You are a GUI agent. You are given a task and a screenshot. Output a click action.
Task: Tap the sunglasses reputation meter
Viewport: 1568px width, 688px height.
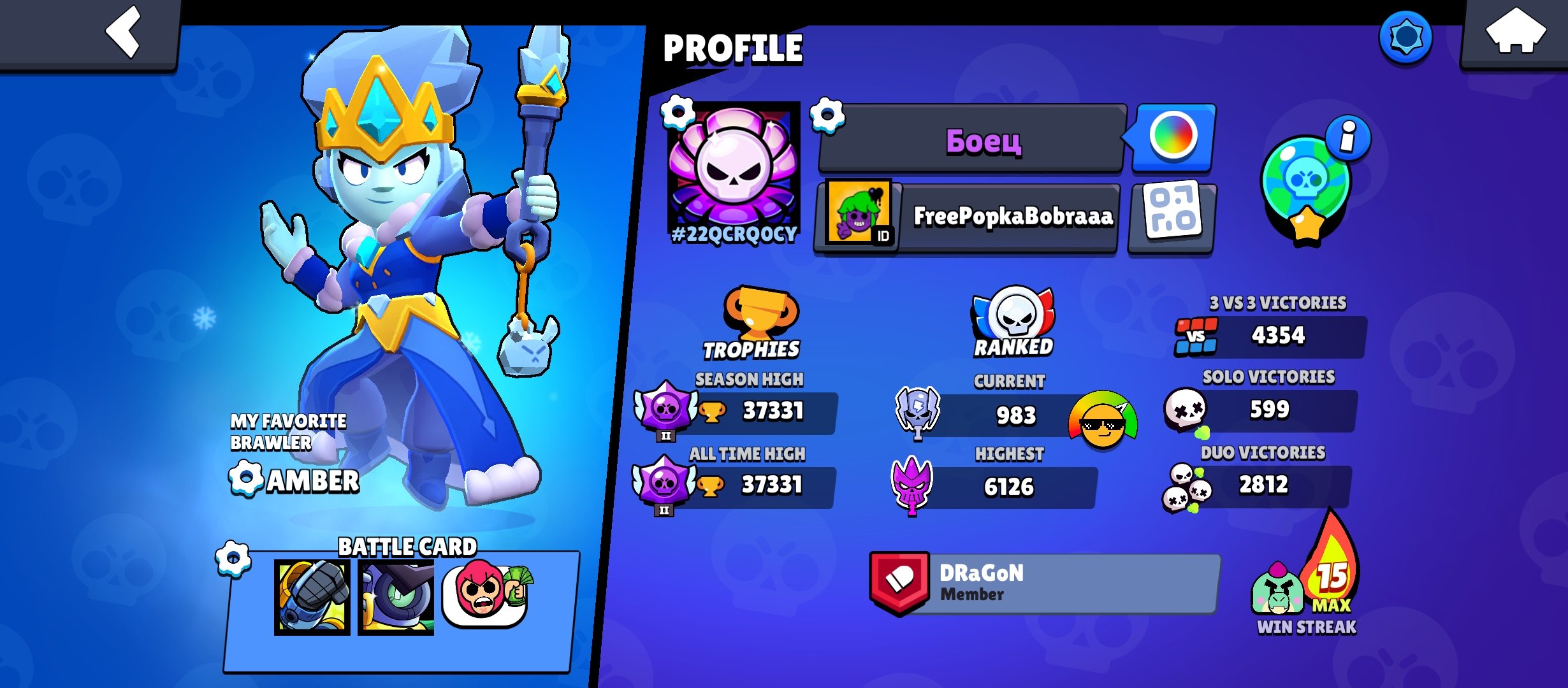1103,420
